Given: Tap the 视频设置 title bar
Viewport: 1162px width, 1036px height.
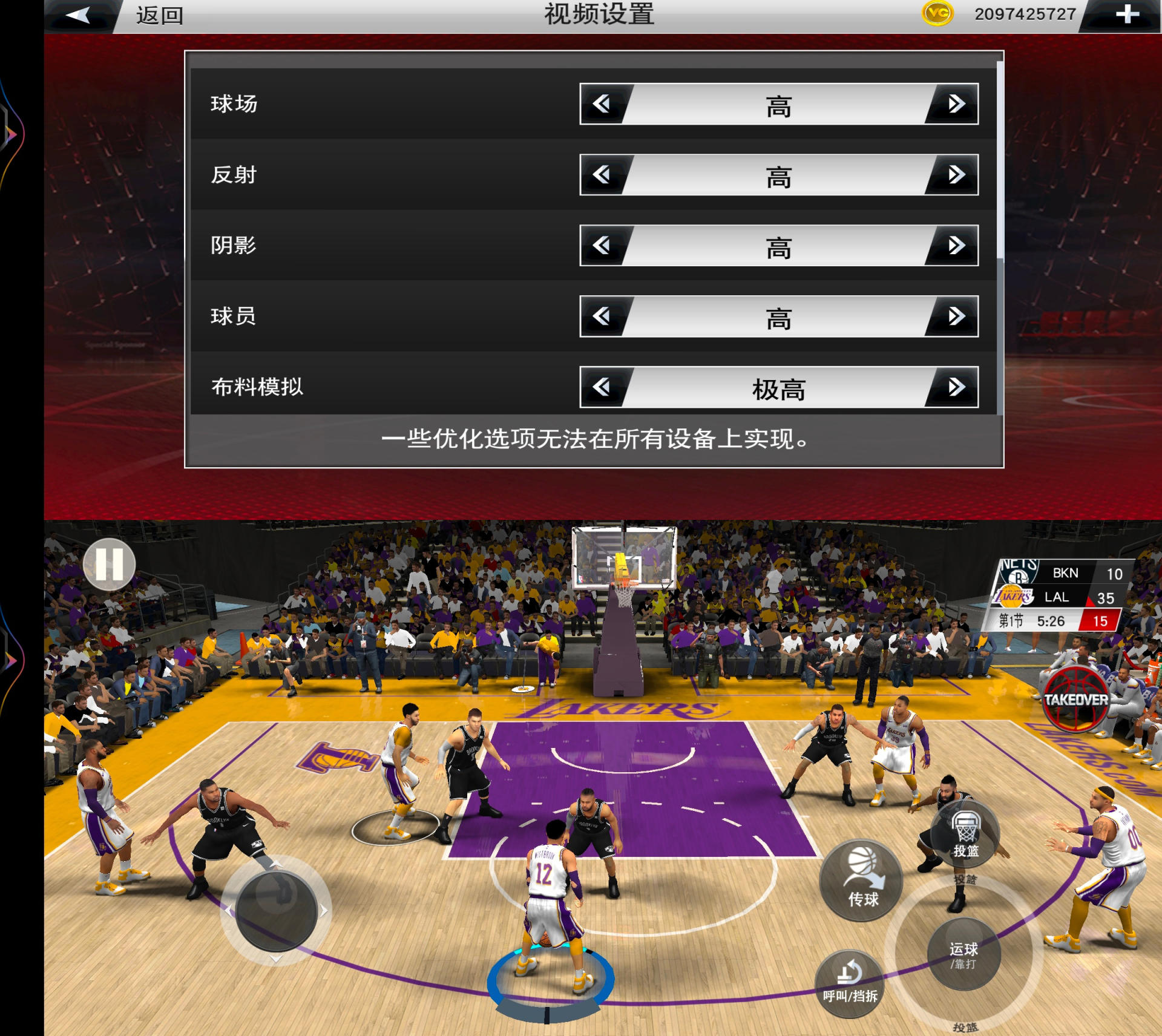Looking at the screenshot, I should coord(599,15).
